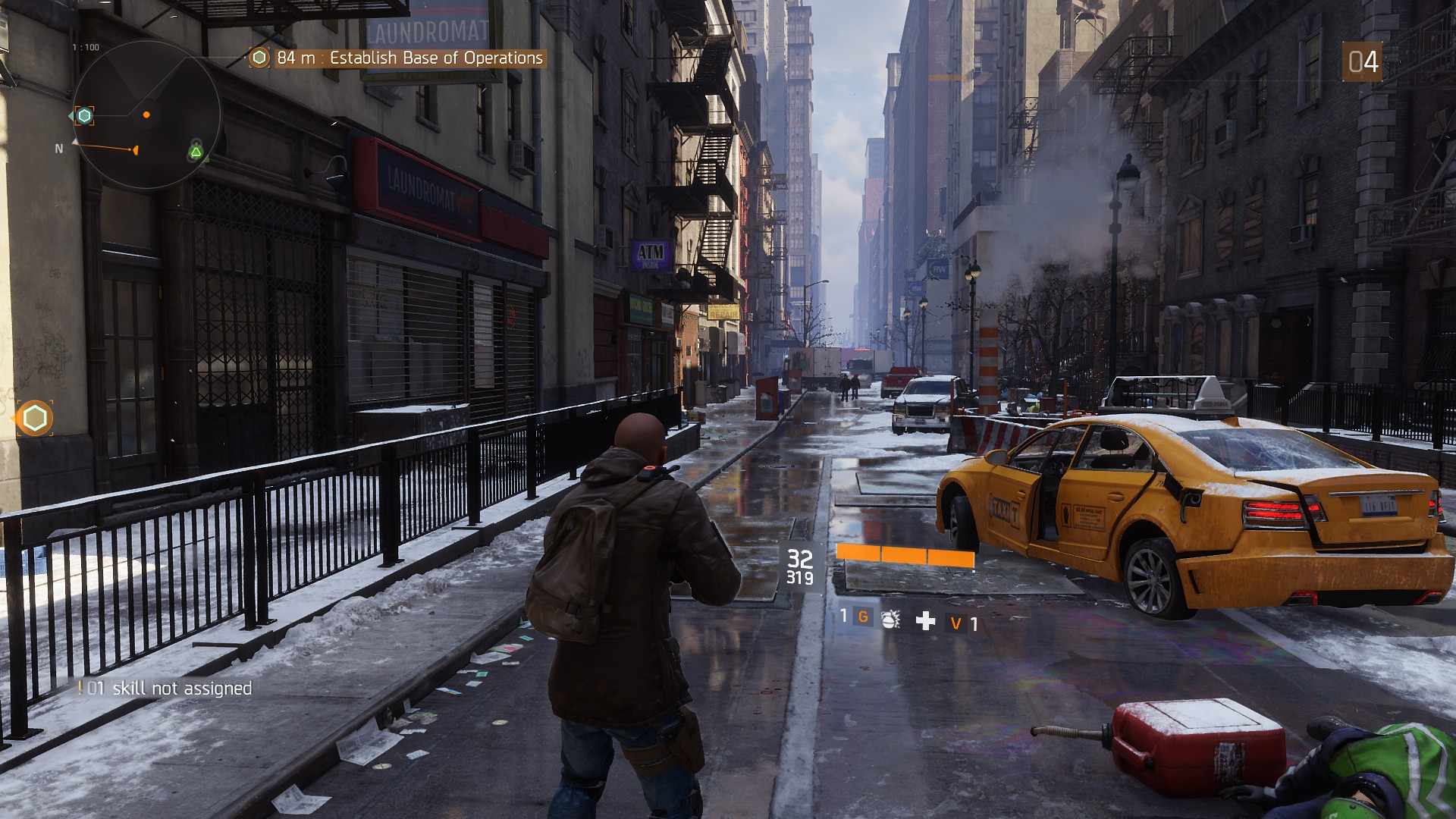The image size is (1456, 819).
Task: Select the Establish Base of Operations objective tracker
Action: [399, 58]
